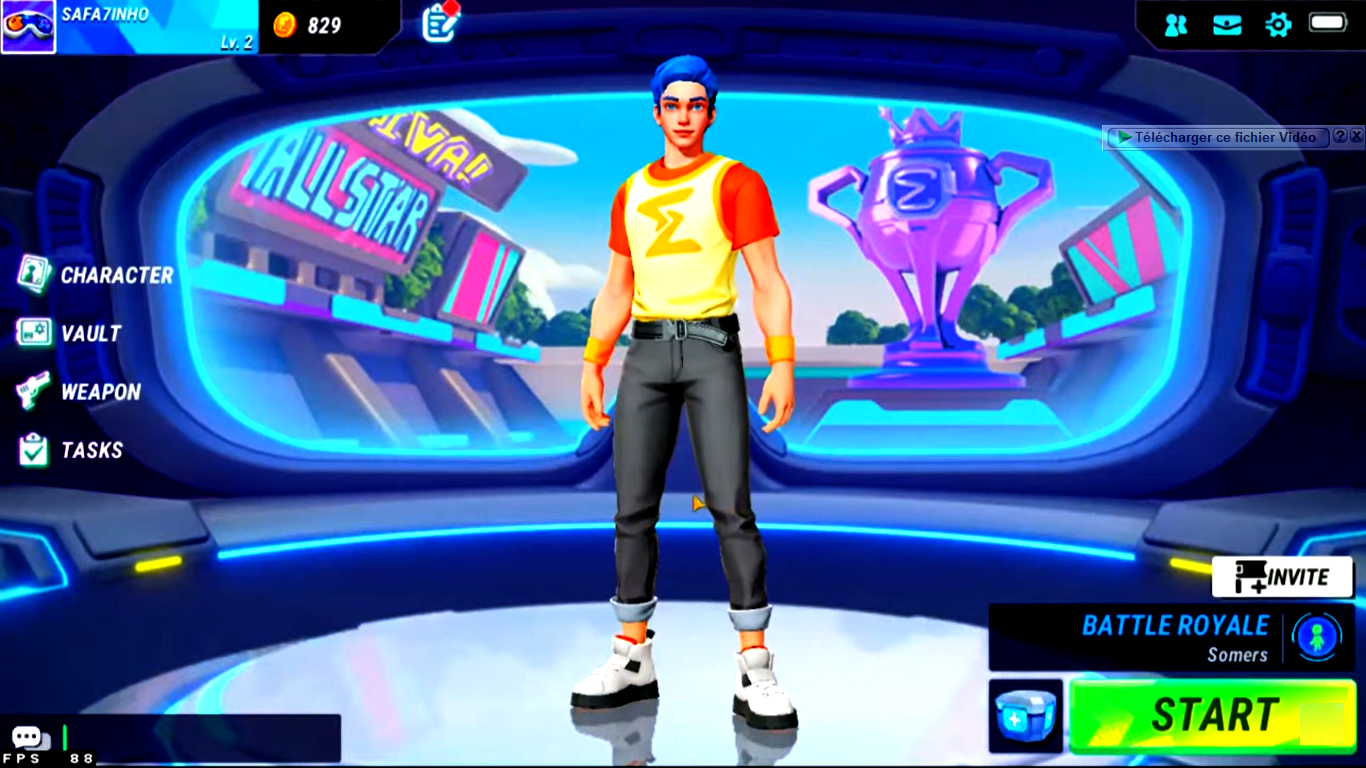The height and width of the screenshot is (768, 1366).
Task: Click the INVITE button
Action: tap(1282, 577)
